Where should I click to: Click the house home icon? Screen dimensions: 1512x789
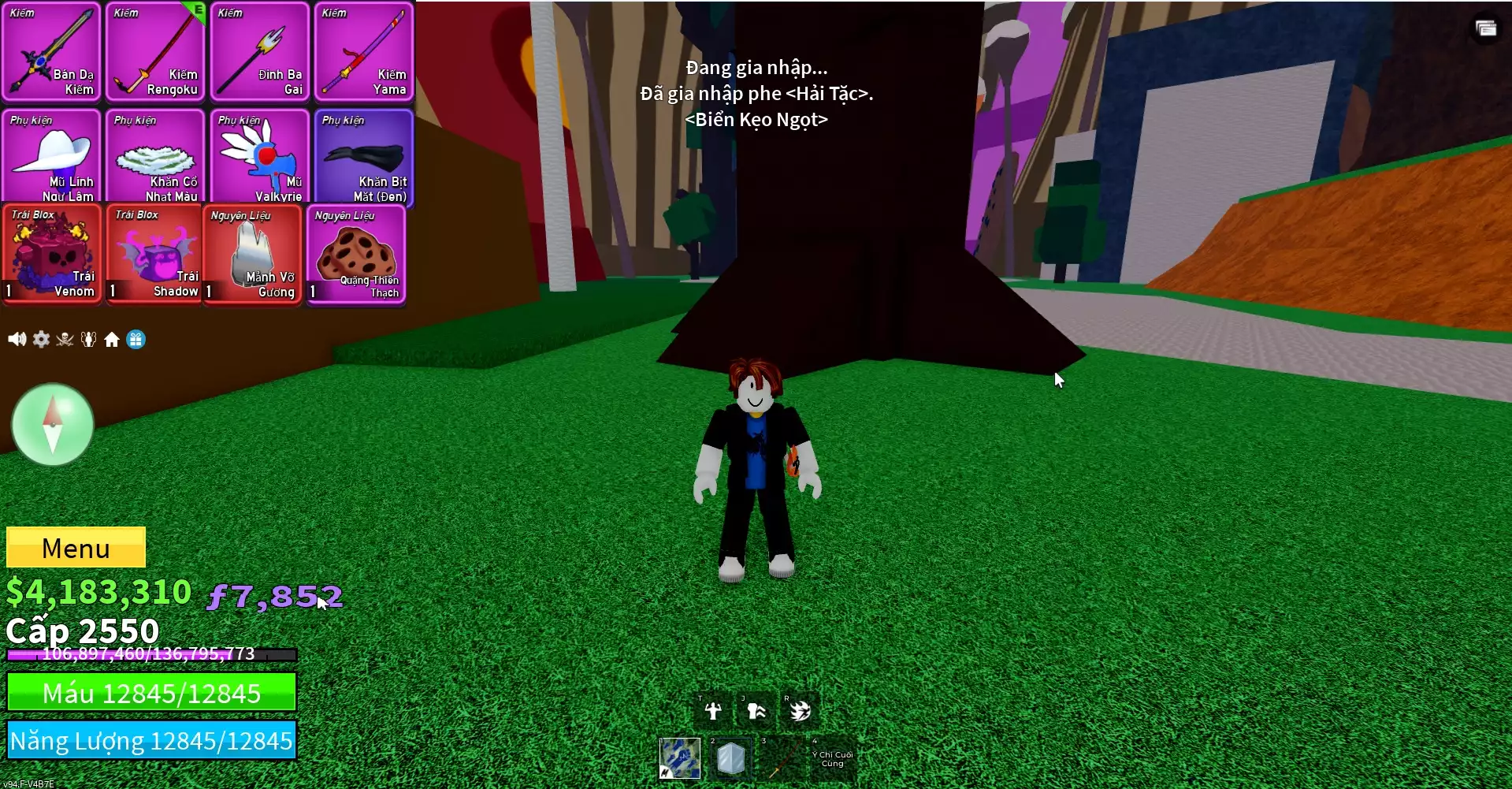point(112,340)
